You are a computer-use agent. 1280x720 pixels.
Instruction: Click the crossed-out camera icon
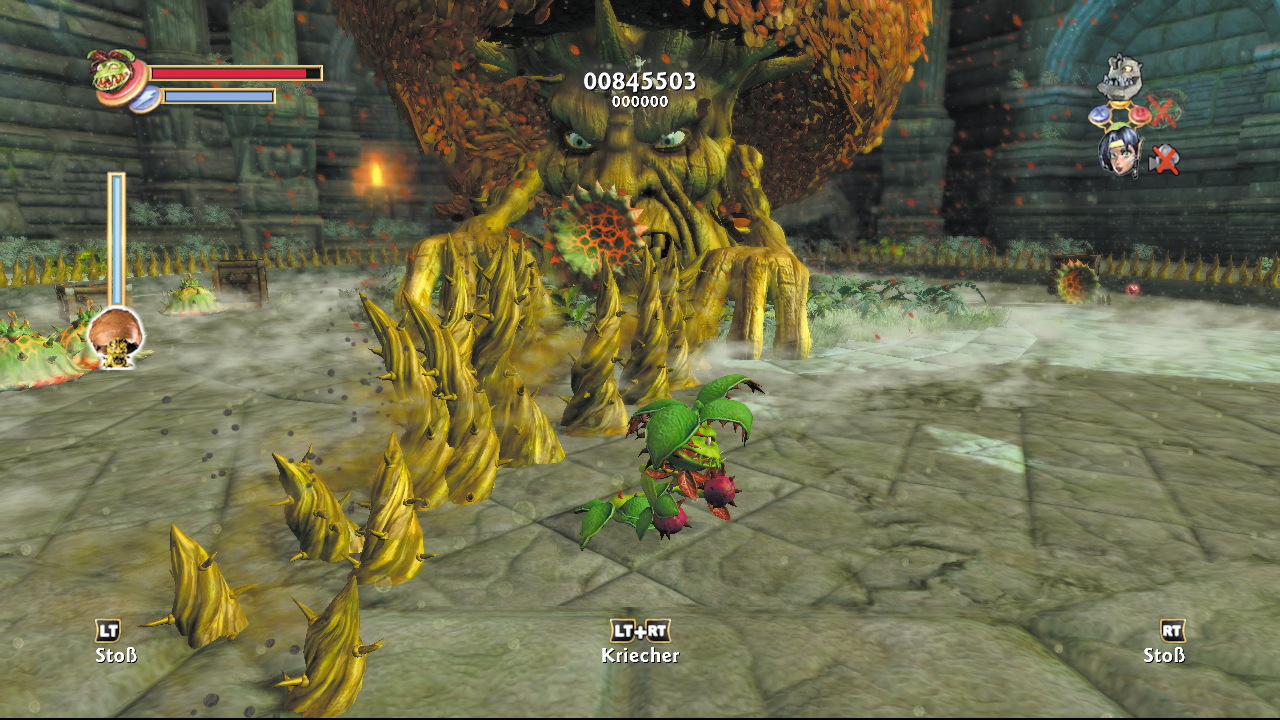(x=1164, y=158)
